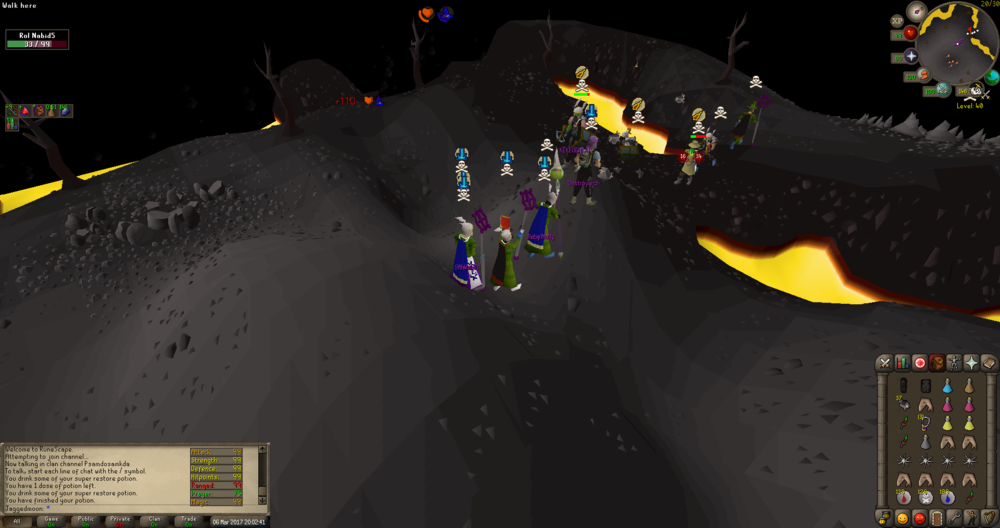The image size is (1000, 528).
Task: Open the Combat Options tab
Action: 884,362
